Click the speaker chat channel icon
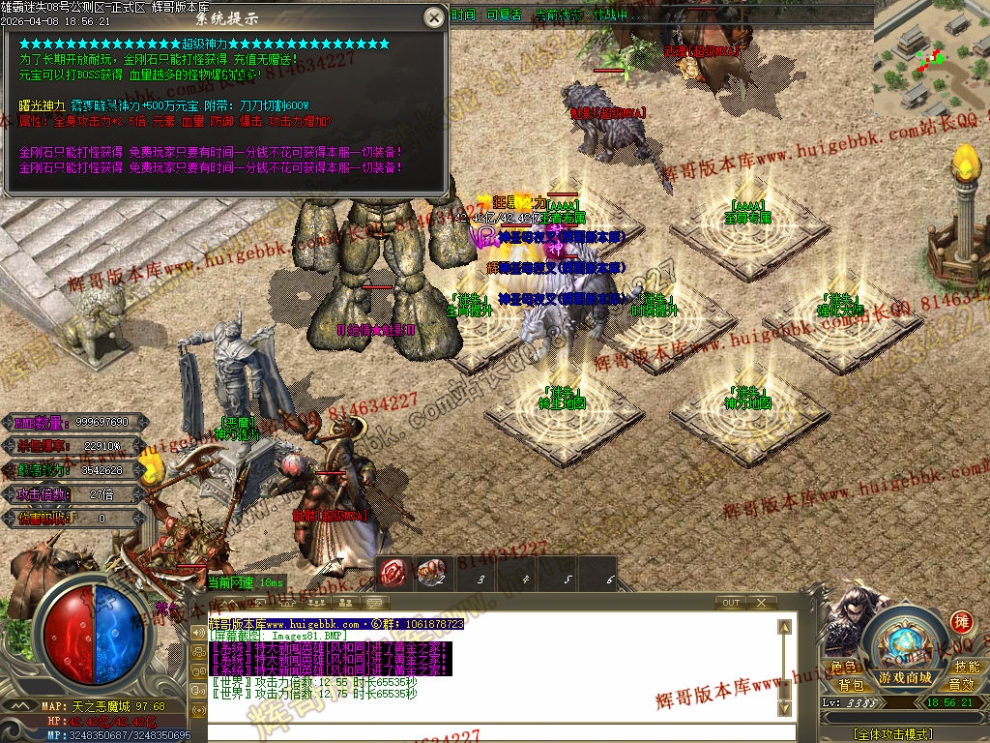Screen dimensions: 990x743 (197, 633)
